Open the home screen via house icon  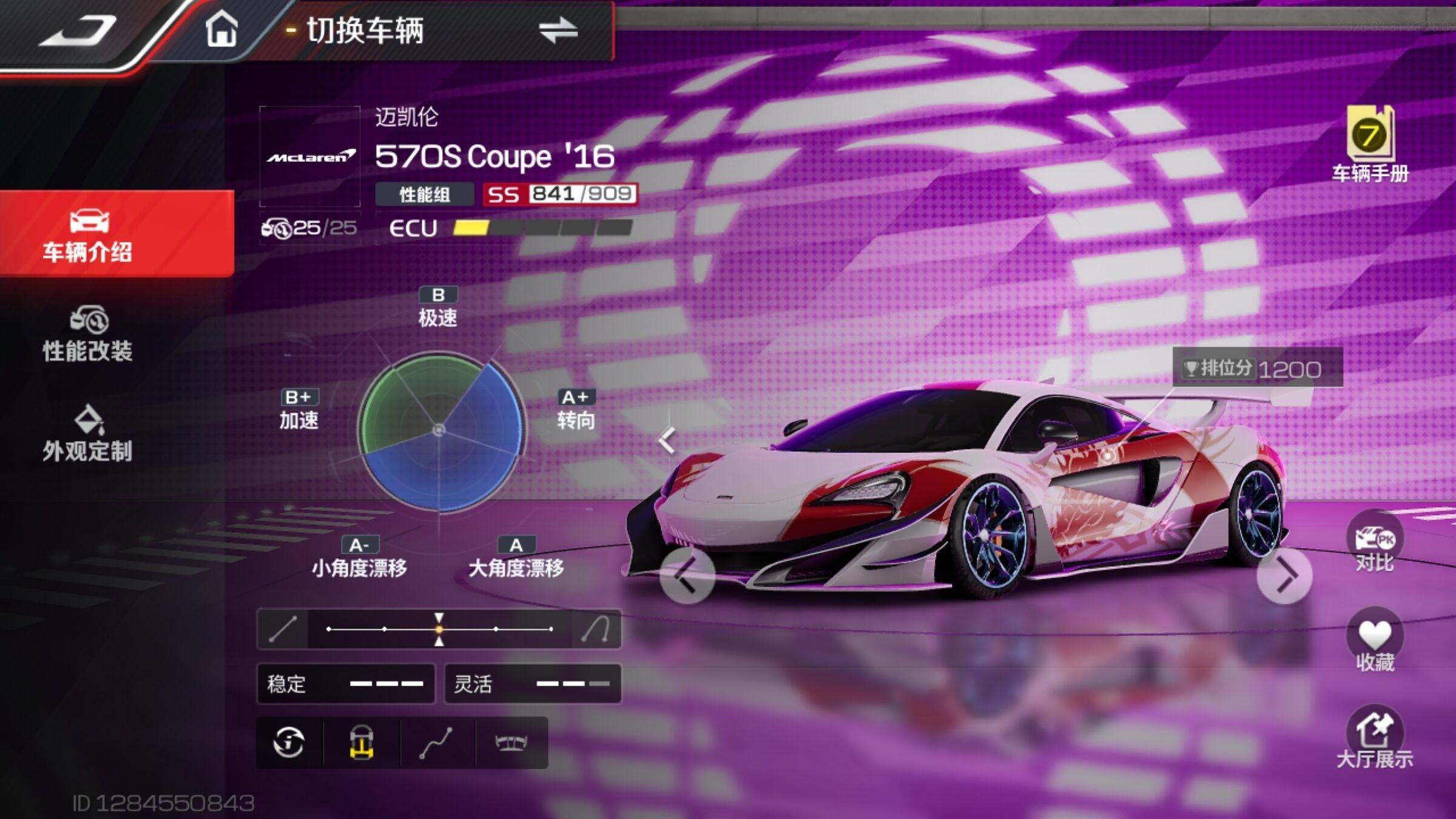[221, 30]
